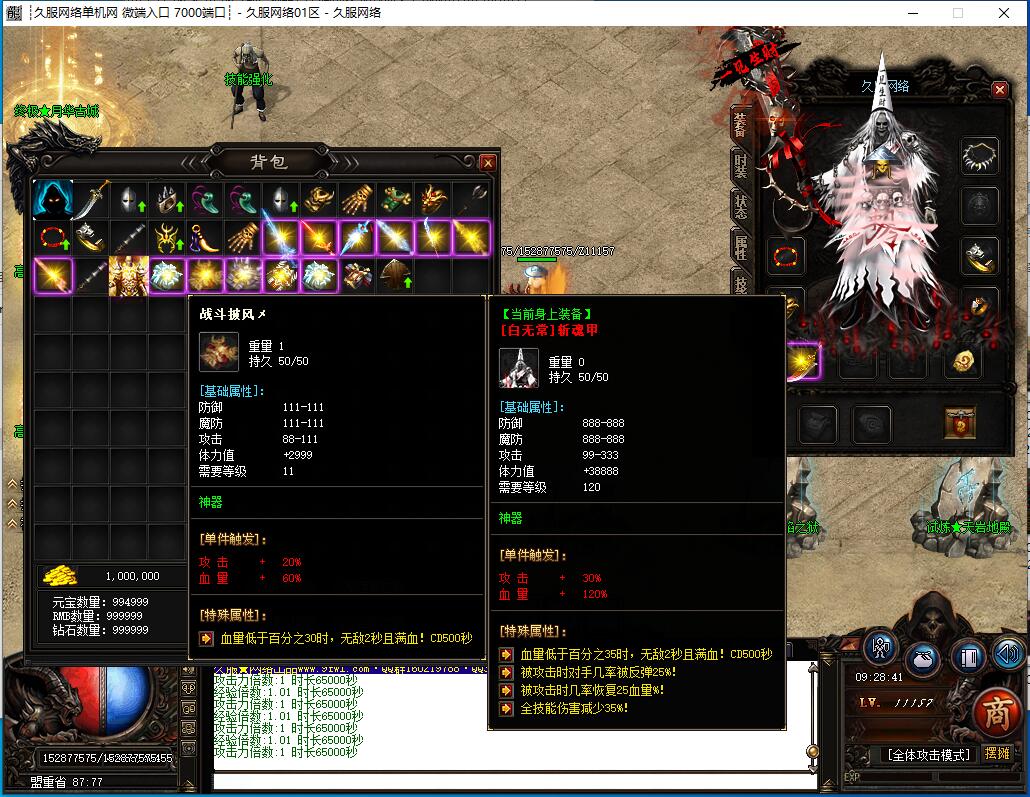Image resolution: width=1030 pixels, height=797 pixels.
Task: Pick the golden armor figure item
Action: 129,275
